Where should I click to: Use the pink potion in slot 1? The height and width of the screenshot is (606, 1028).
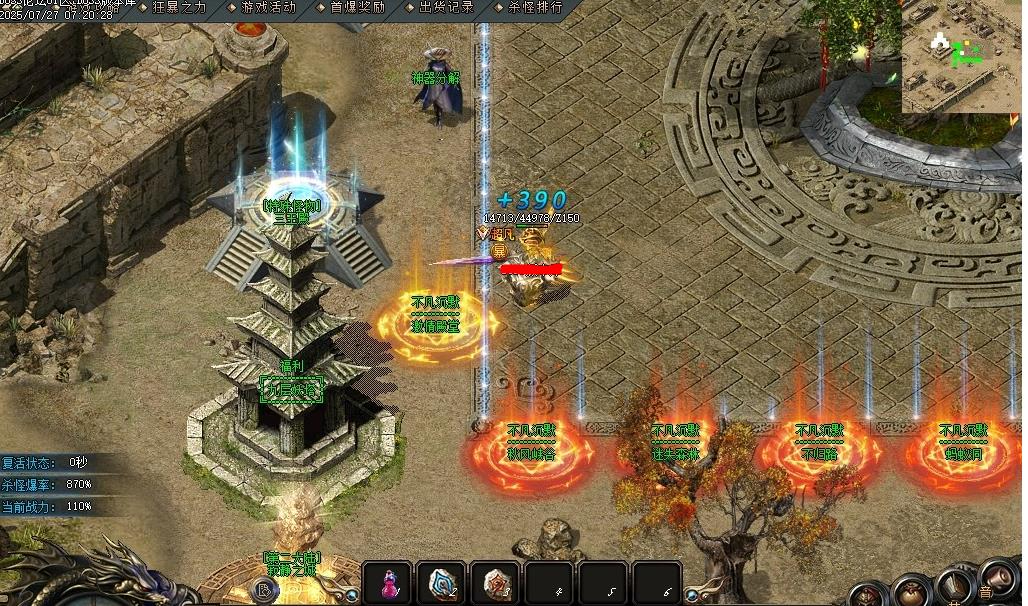coord(387,584)
